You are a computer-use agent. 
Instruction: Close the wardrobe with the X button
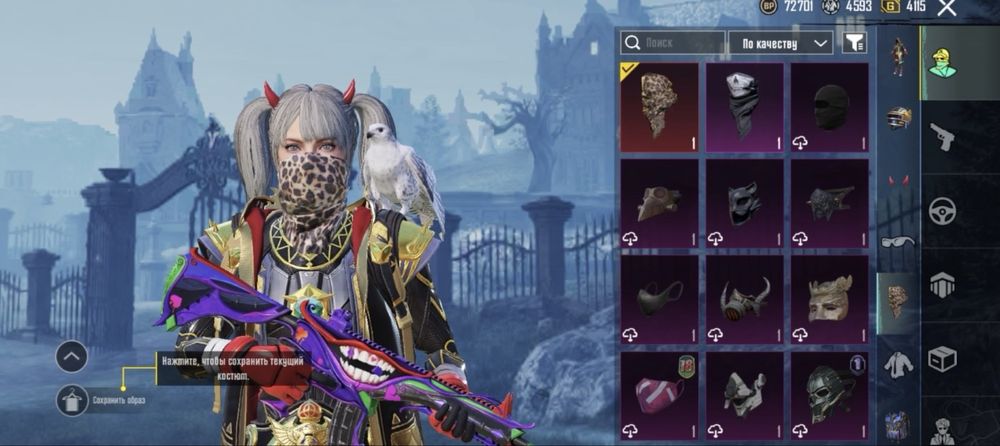(x=947, y=8)
